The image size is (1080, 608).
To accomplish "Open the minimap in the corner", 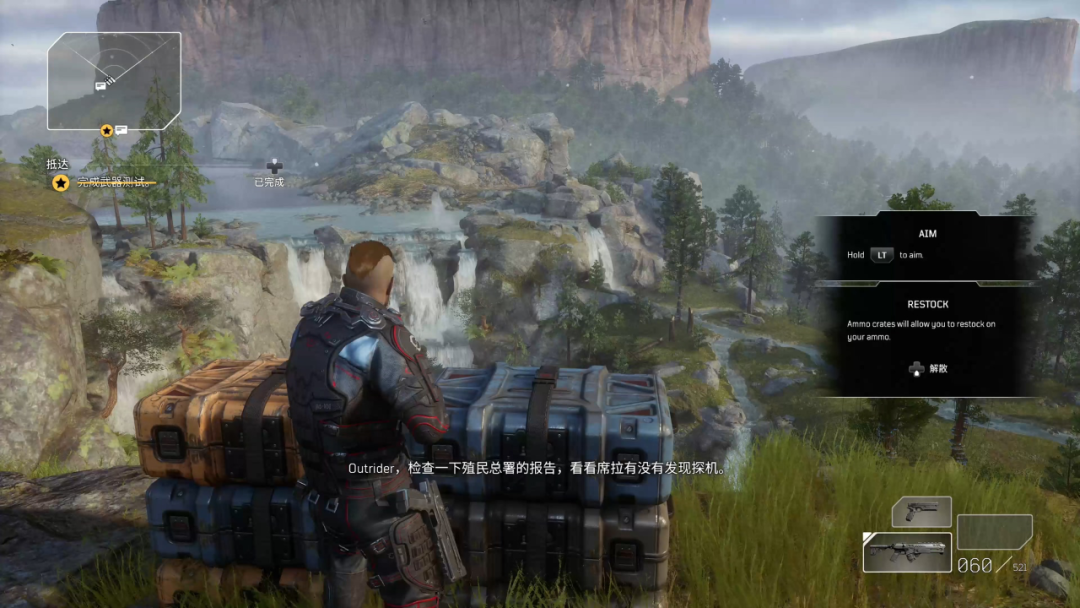I will [x=114, y=80].
